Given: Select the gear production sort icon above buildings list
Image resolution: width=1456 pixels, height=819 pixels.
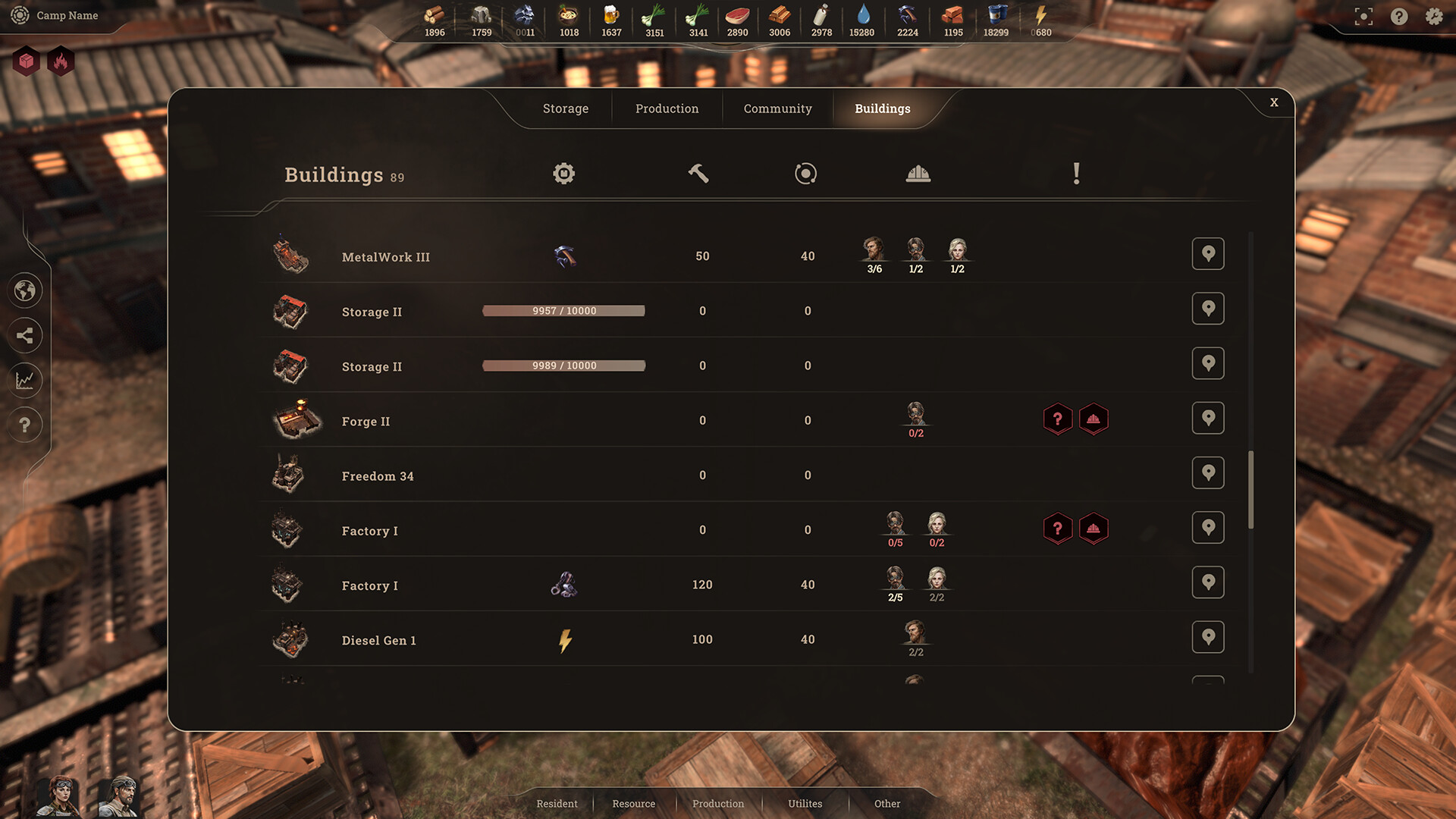Looking at the screenshot, I should pyautogui.click(x=563, y=173).
